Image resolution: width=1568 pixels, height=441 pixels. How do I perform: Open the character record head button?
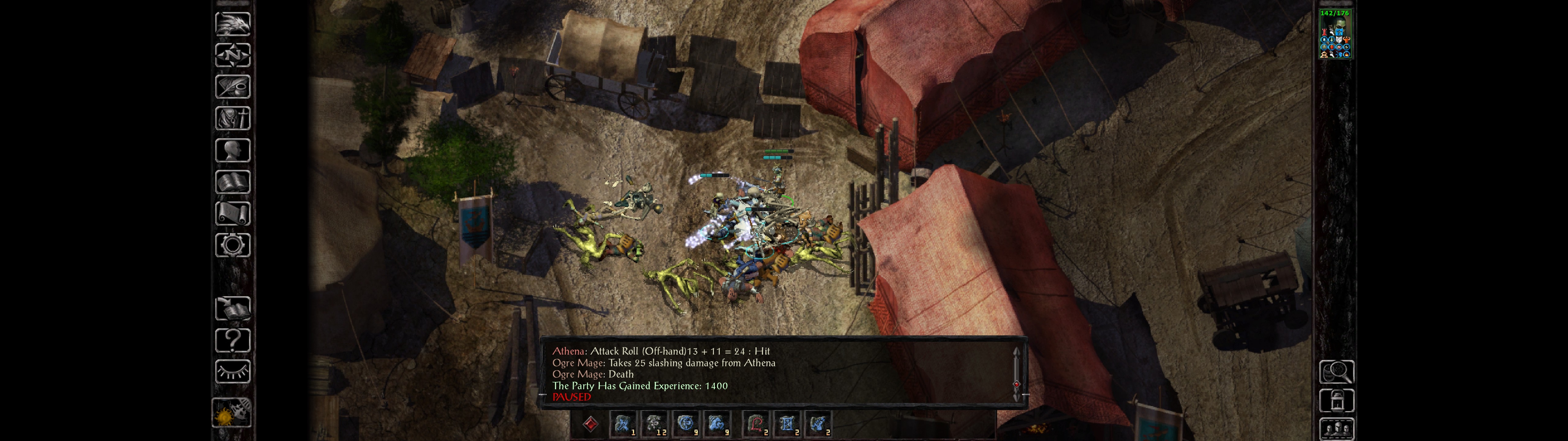[232, 150]
